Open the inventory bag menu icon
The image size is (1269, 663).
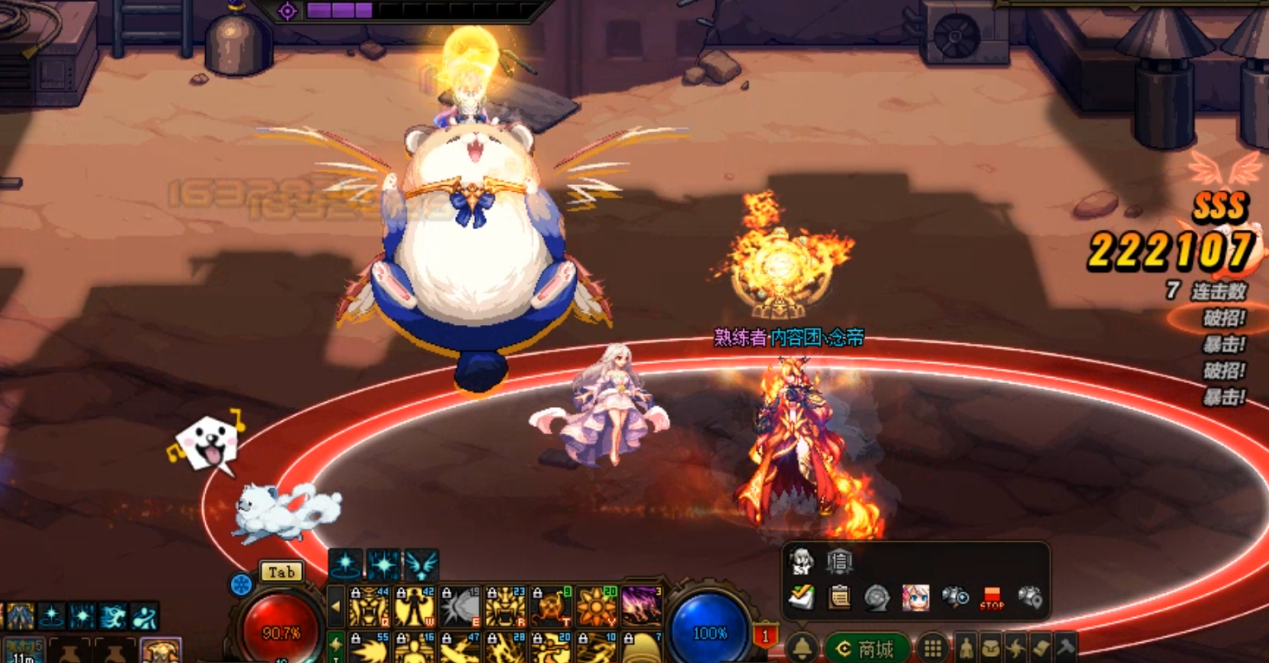990,648
